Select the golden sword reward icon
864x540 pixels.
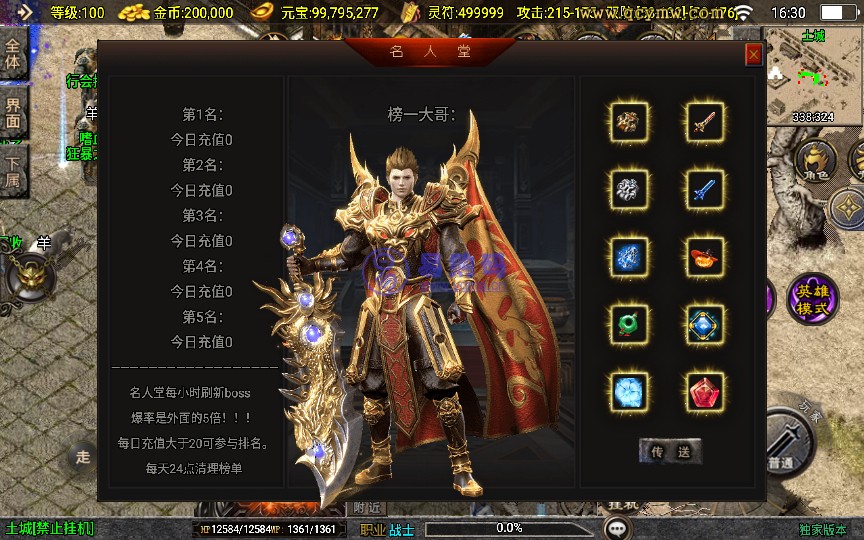pos(705,122)
